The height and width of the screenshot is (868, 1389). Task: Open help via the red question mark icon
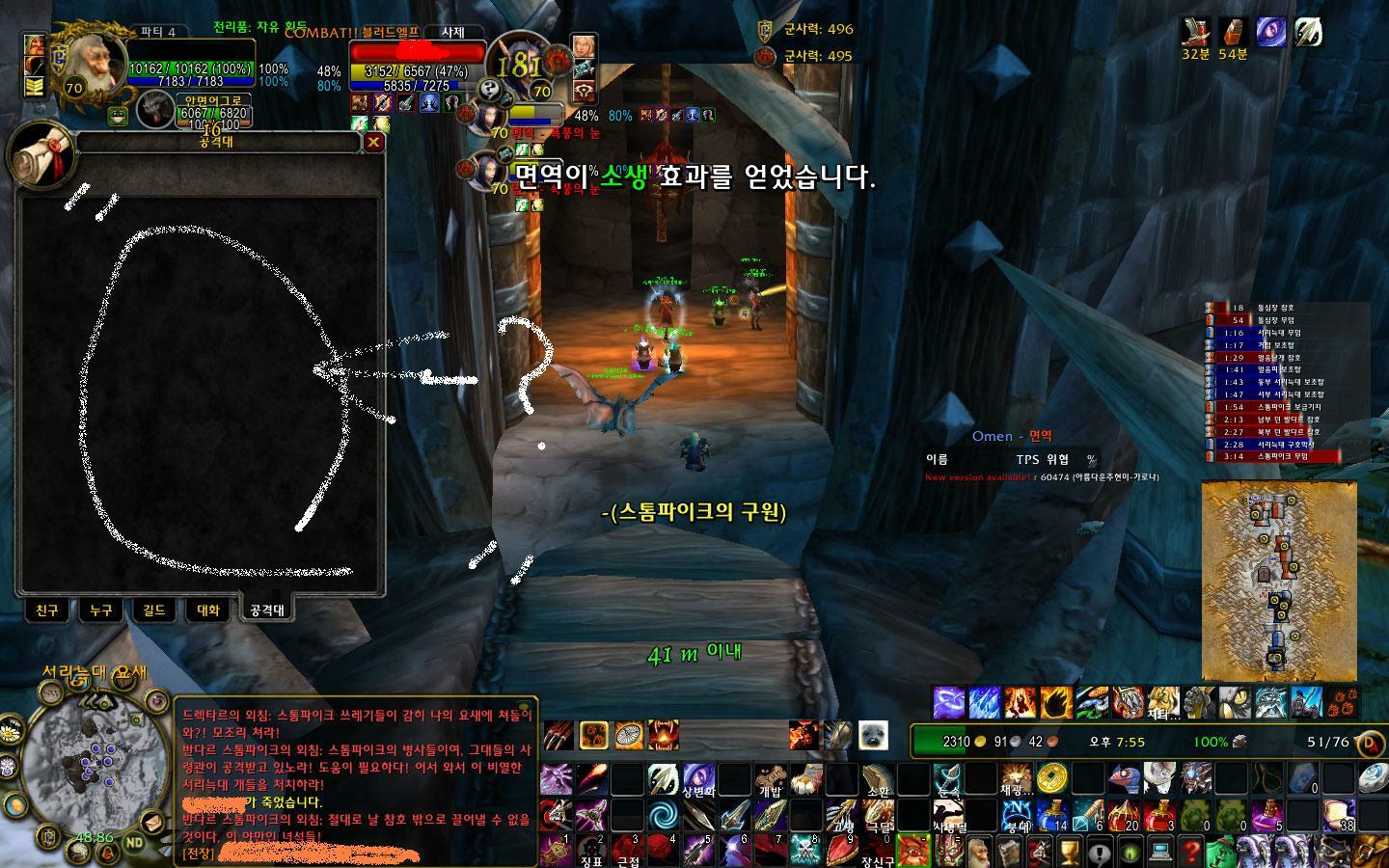coord(1191,853)
